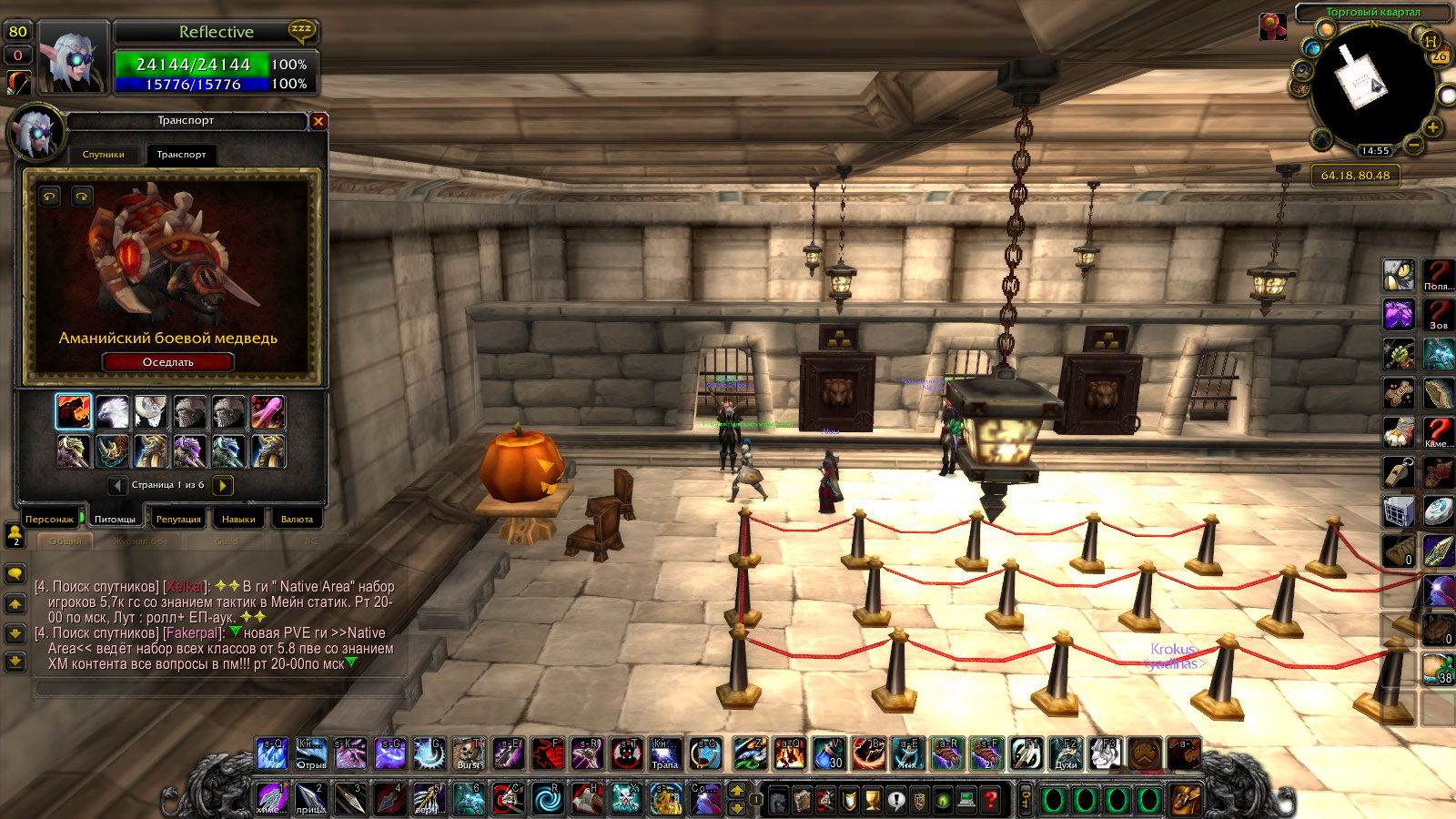1456x819 pixels.
Task: Click the red question mark help button
Action: click(x=991, y=800)
